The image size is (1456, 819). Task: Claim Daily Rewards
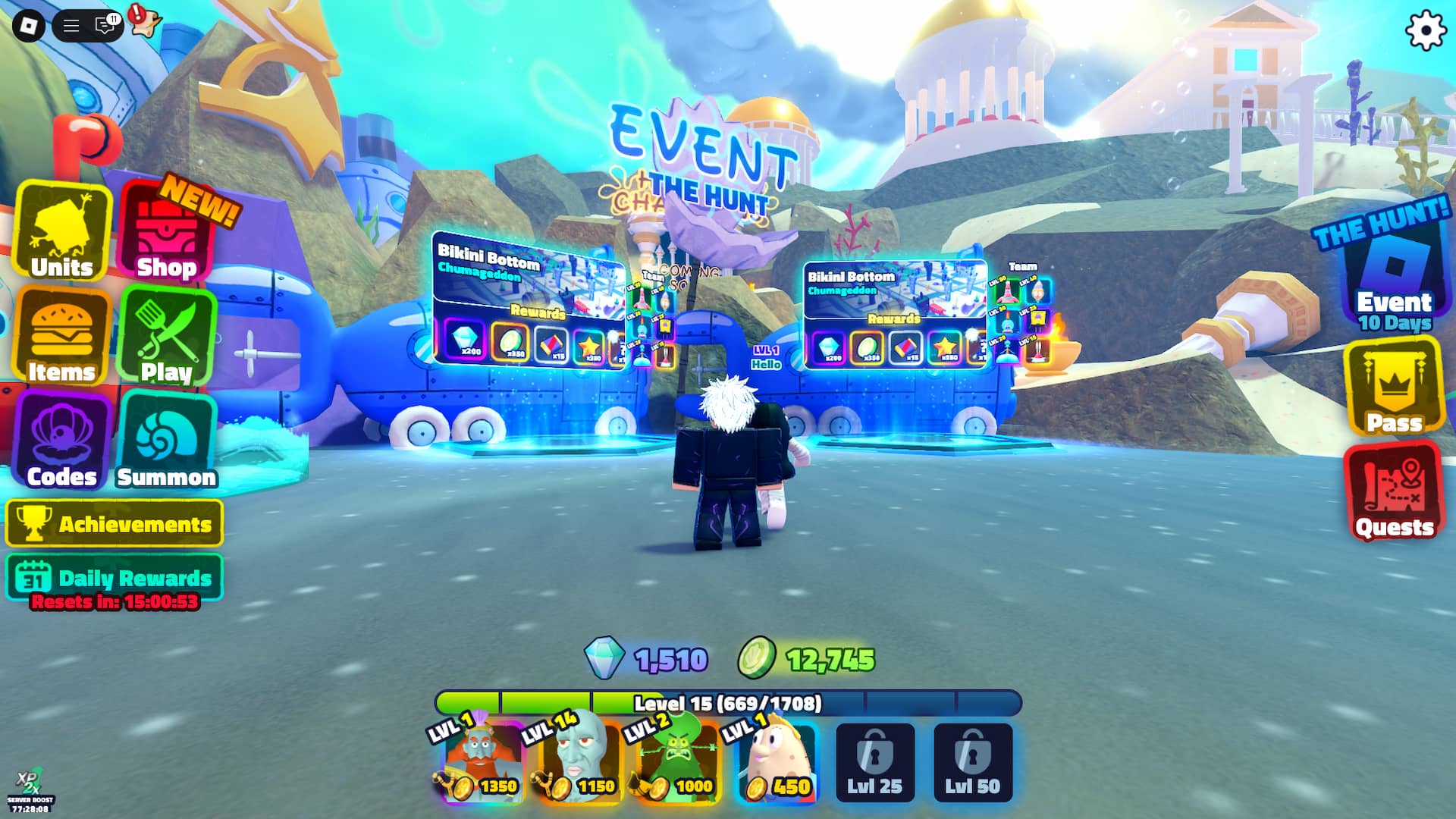pos(115,578)
